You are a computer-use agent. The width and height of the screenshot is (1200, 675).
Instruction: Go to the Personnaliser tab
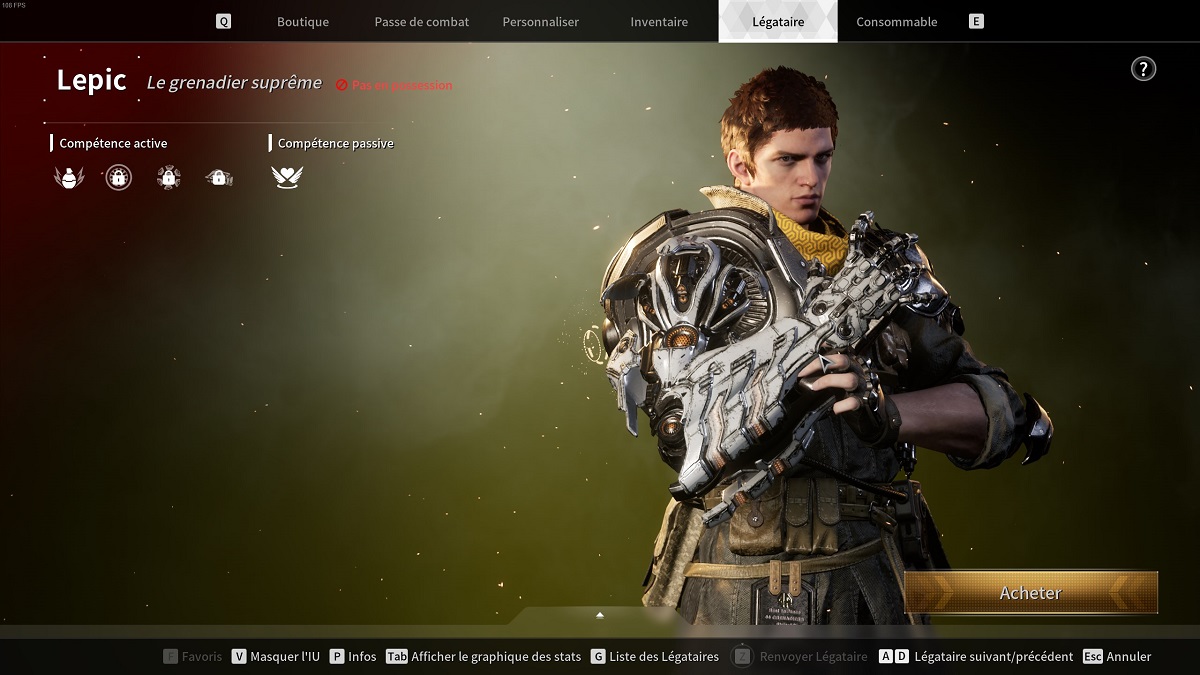(x=540, y=22)
